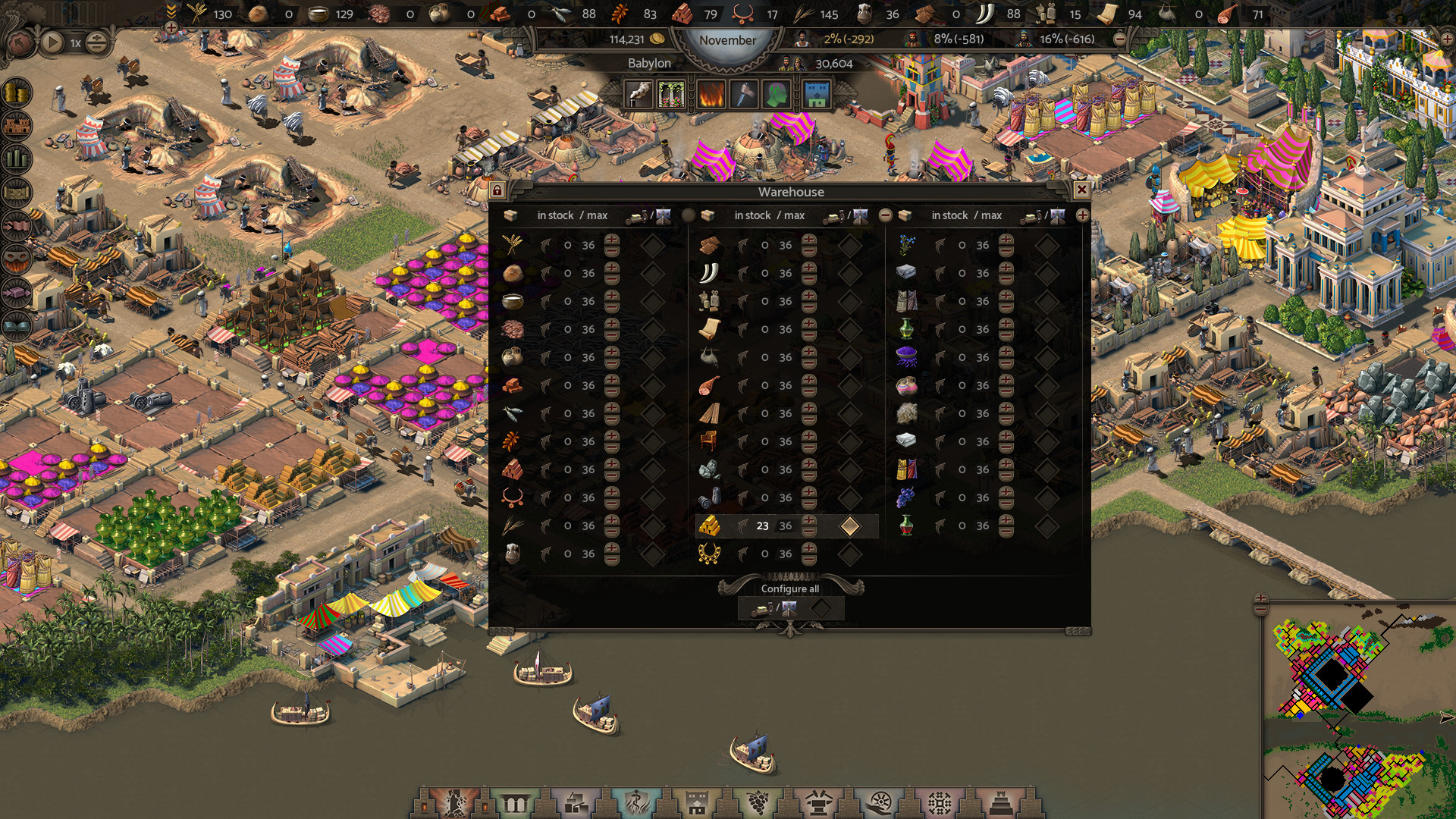1456x819 pixels.
Task: Adjust game speed with the plus/minus button
Action: (x=96, y=42)
